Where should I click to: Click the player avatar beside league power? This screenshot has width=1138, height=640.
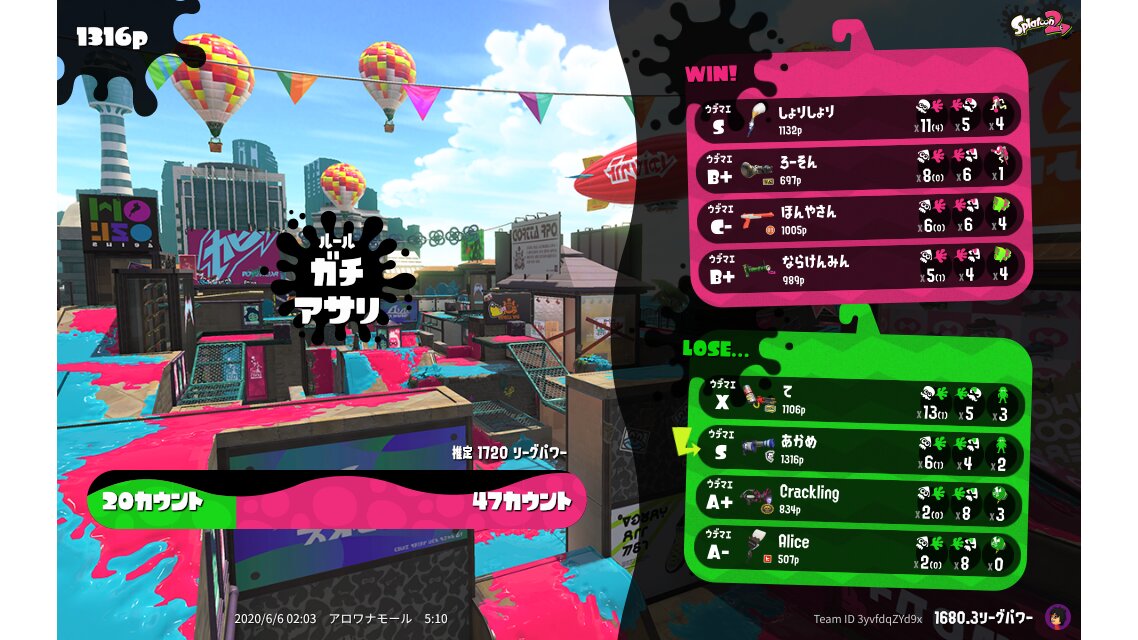1056,616
